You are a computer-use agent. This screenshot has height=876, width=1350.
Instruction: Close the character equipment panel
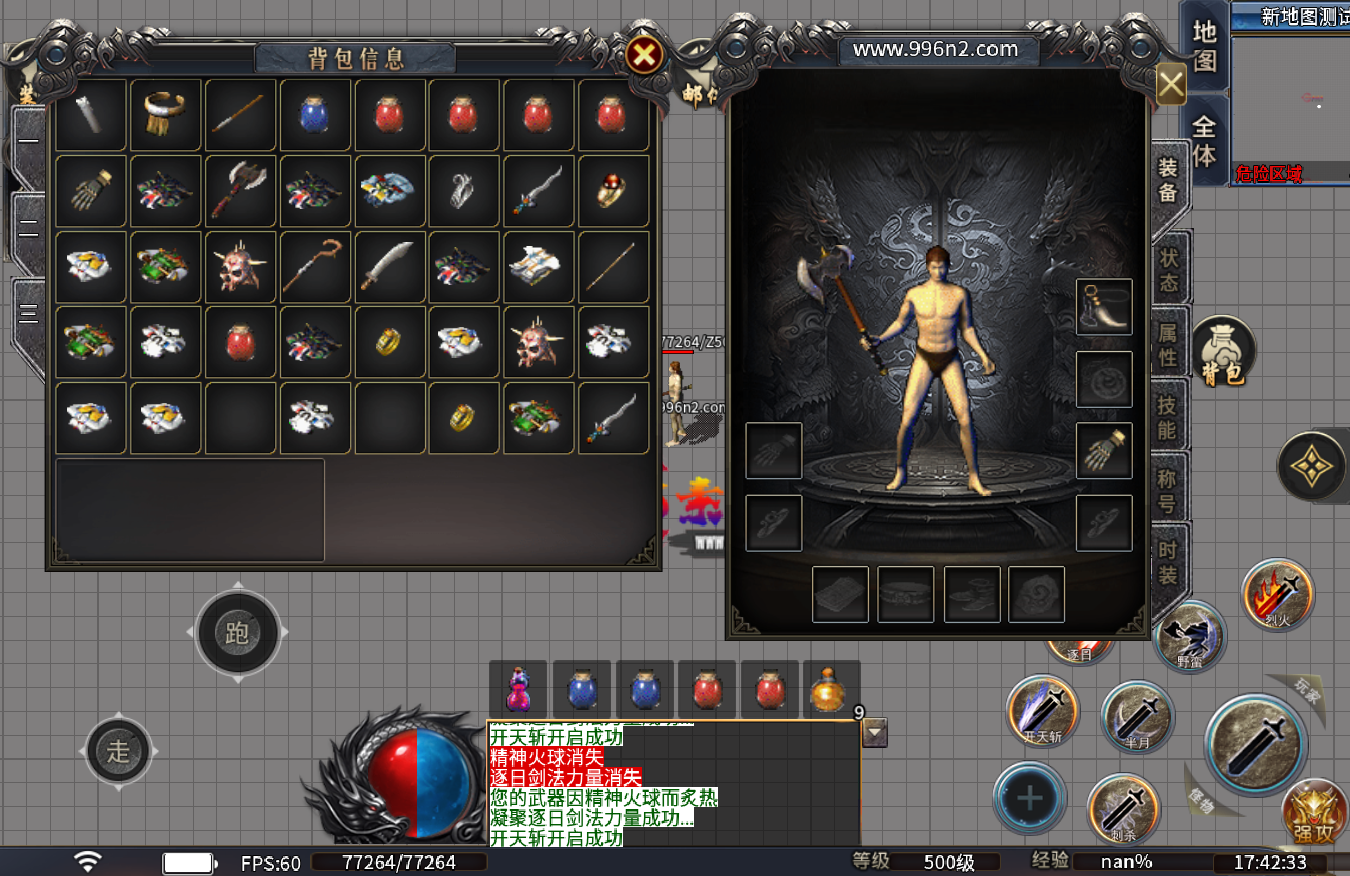[1171, 84]
